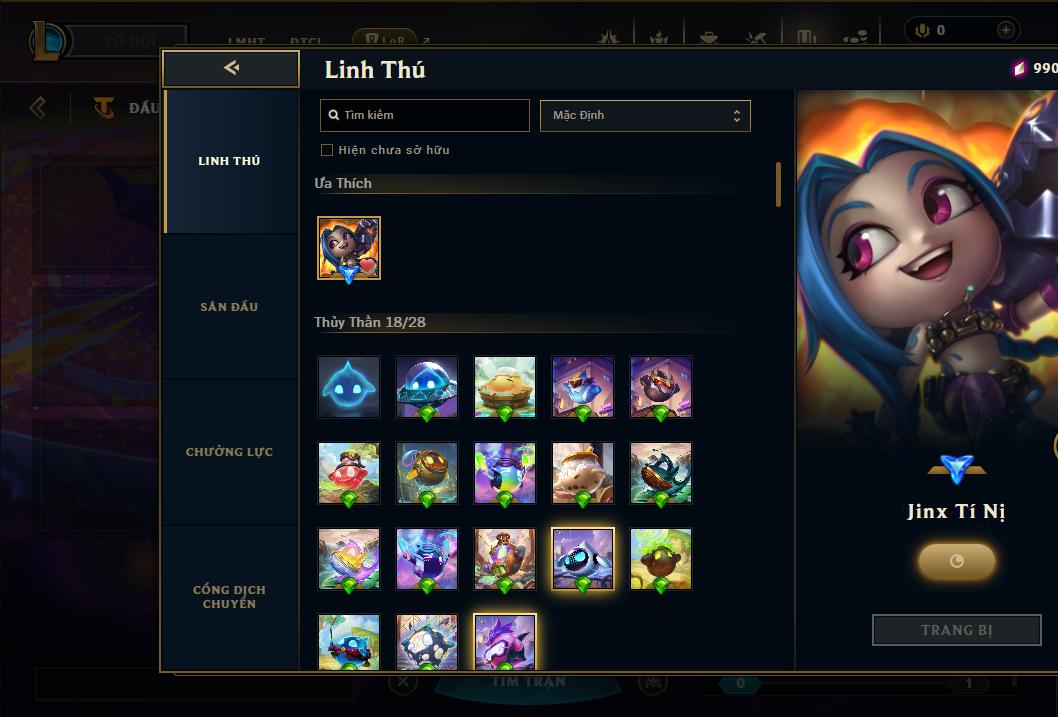The image size is (1058, 717).
Task: Select the Chưởng Lực tab
Action: [x=229, y=452]
